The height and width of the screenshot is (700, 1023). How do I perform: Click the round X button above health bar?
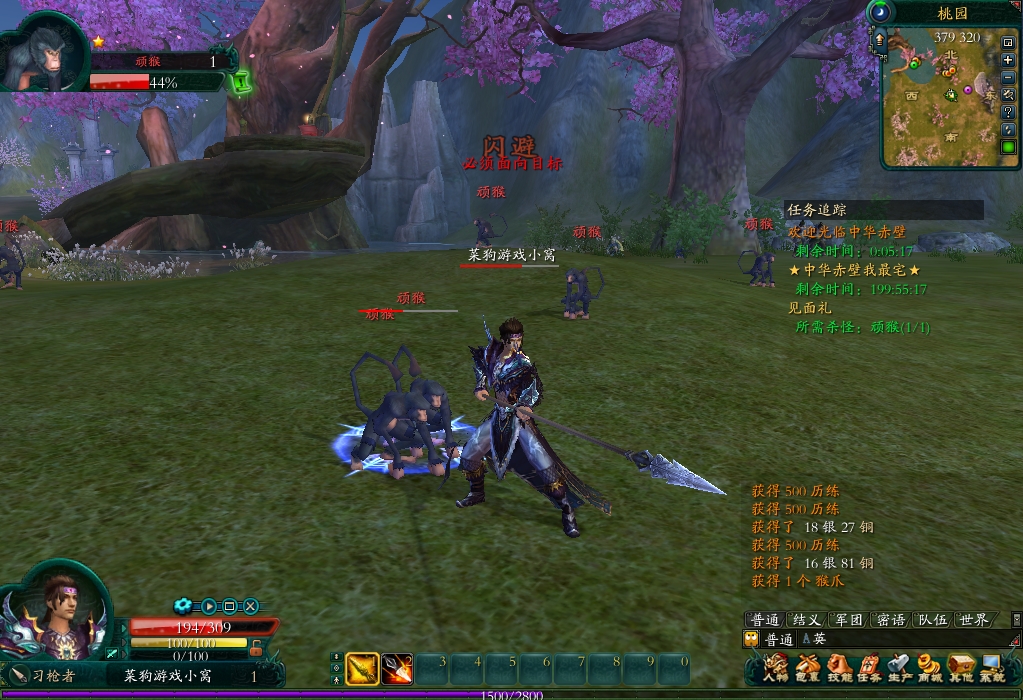251,606
